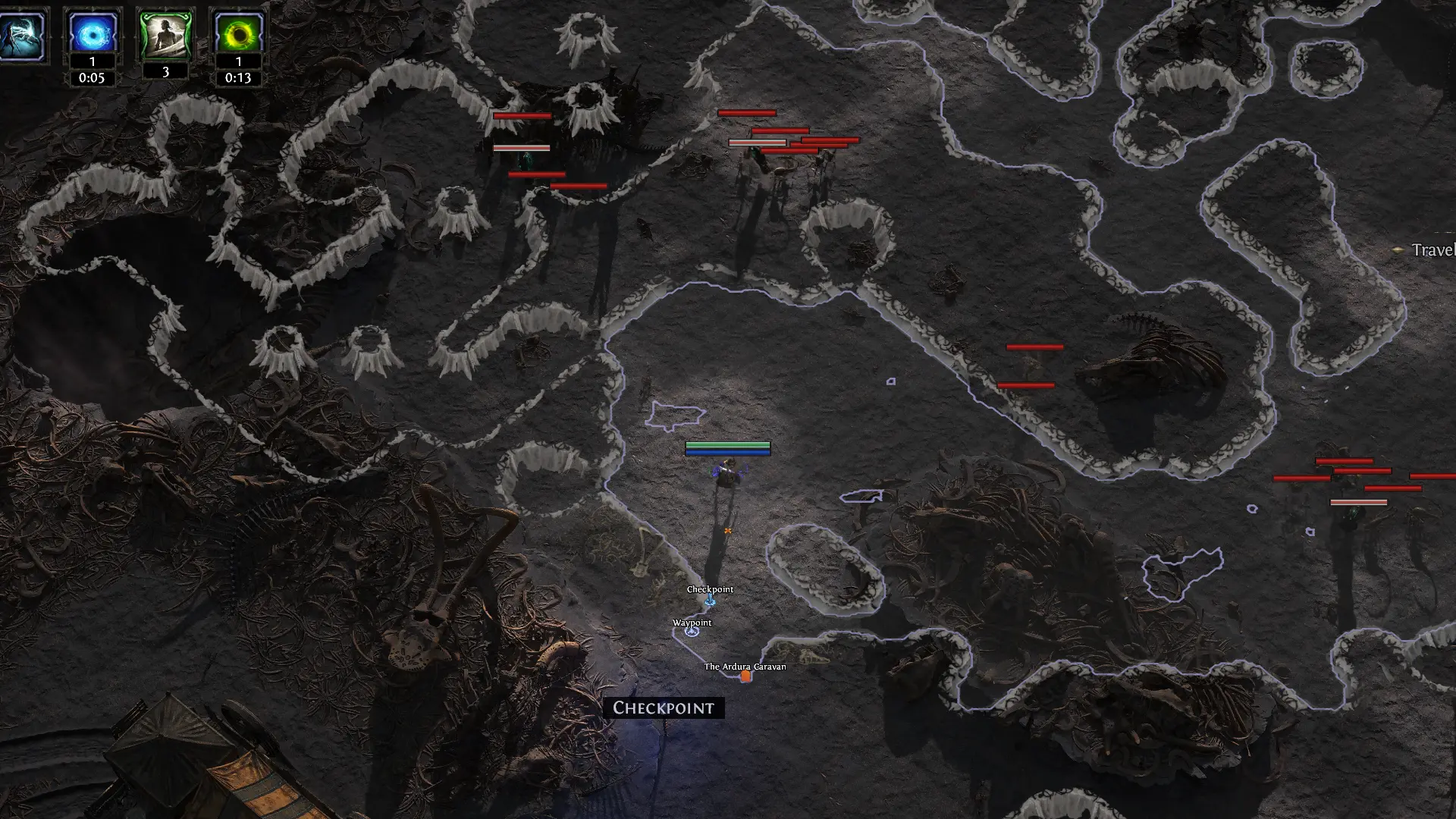Click The Ardura Caravan label text
This screenshot has height=819, width=1456.
[744, 666]
